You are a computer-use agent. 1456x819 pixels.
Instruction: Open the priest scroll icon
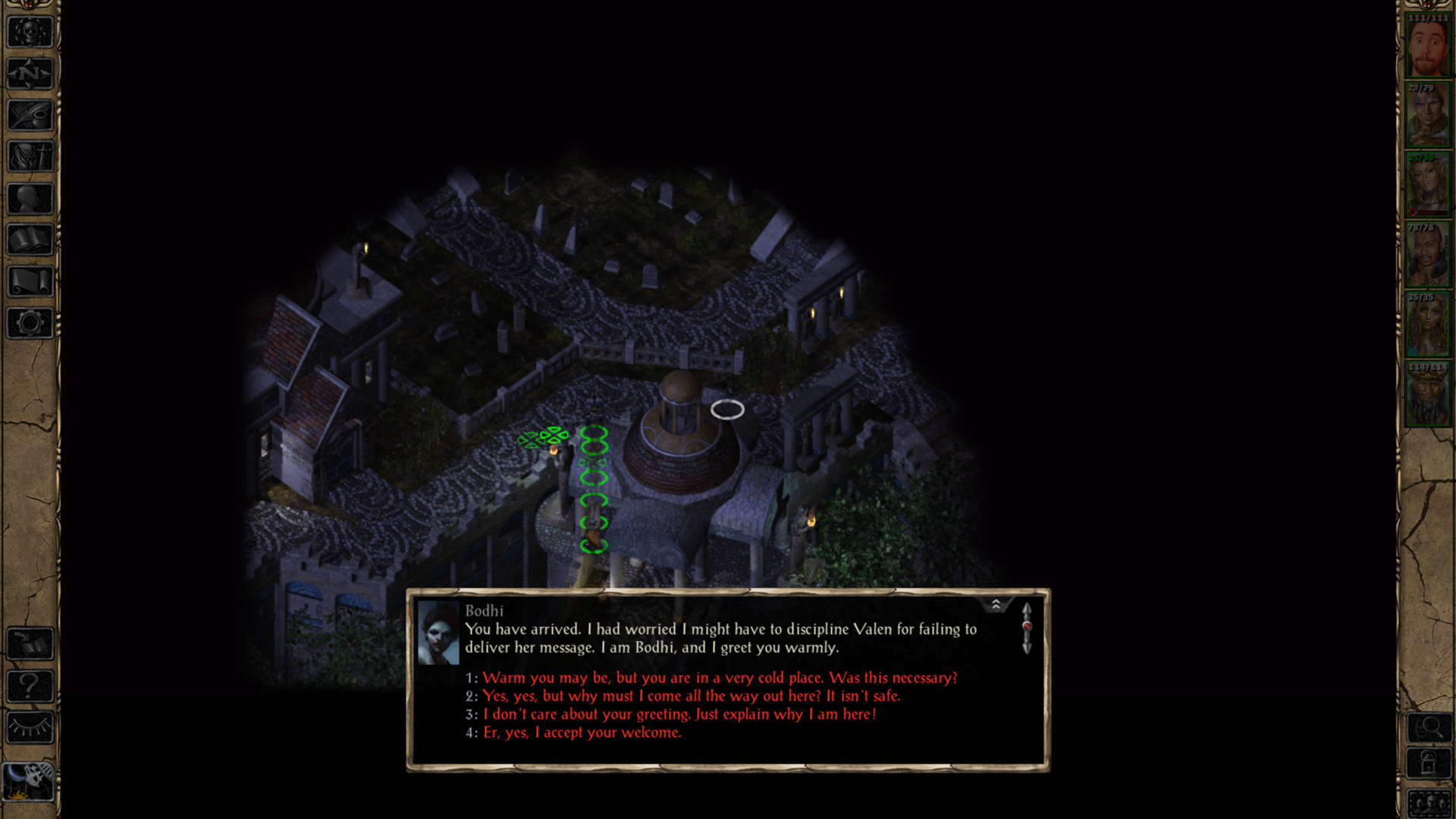click(x=30, y=282)
